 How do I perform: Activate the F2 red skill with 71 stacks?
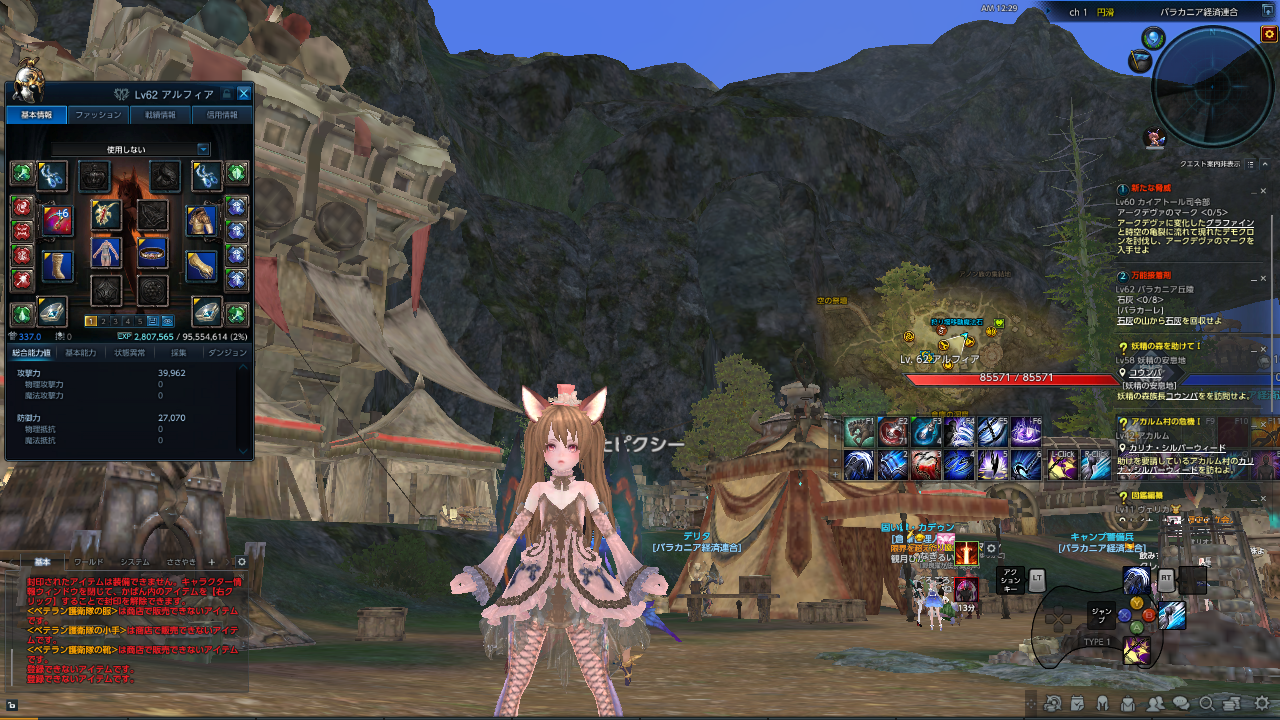891,430
